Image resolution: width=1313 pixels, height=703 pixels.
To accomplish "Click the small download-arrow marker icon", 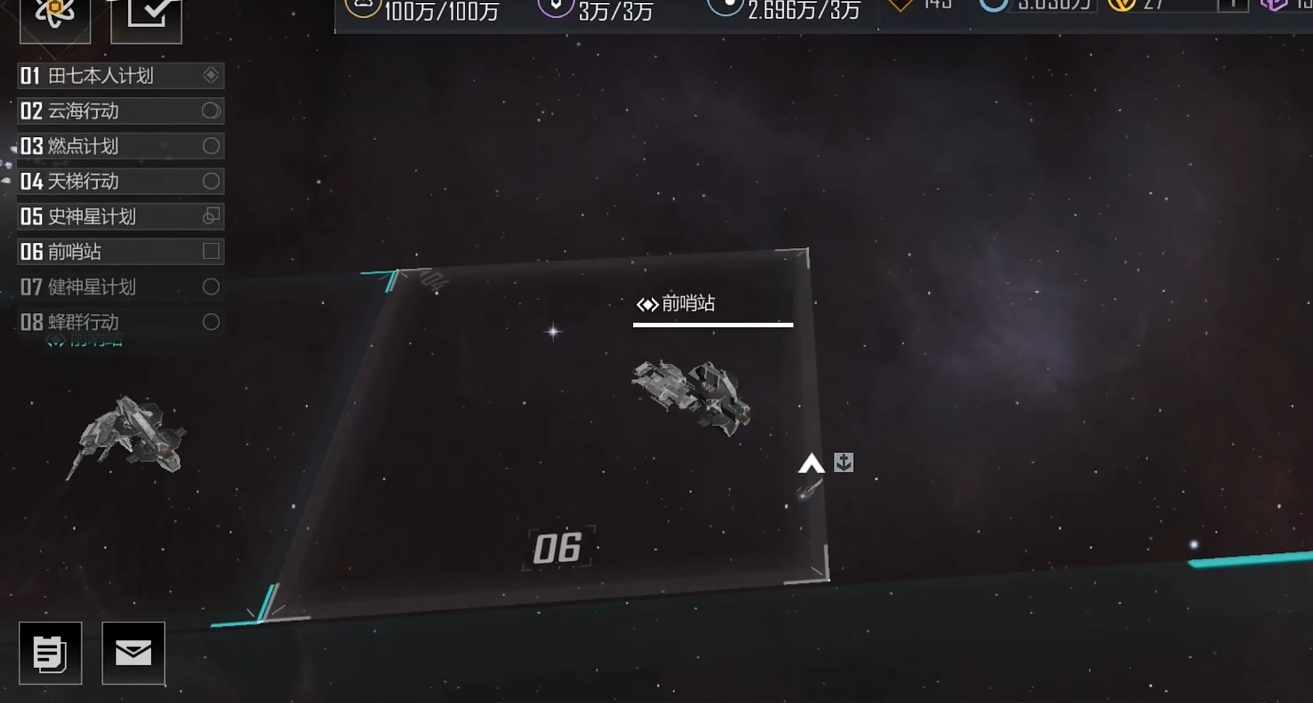I will pyautogui.click(x=844, y=462).
